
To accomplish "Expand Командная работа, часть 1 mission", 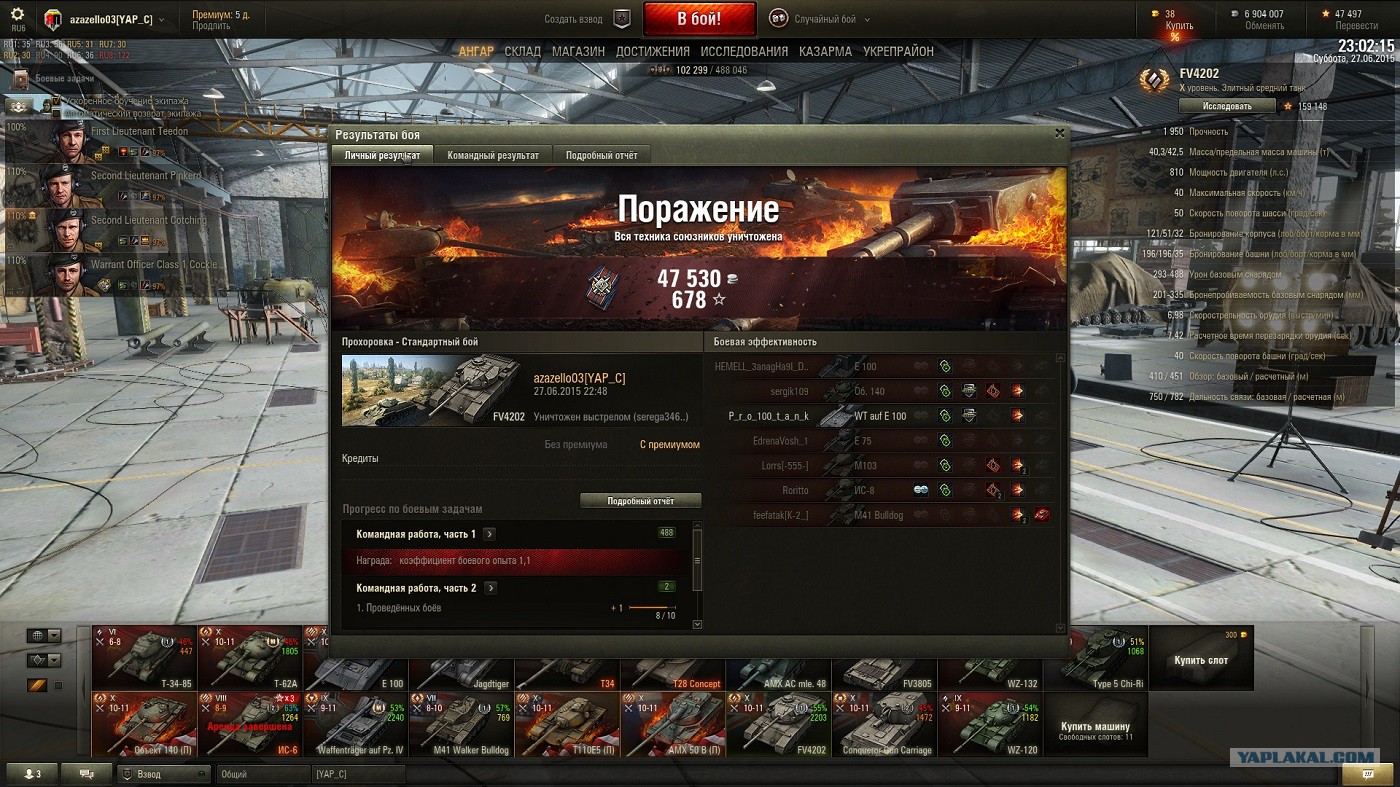I will (x=490, y=534).
